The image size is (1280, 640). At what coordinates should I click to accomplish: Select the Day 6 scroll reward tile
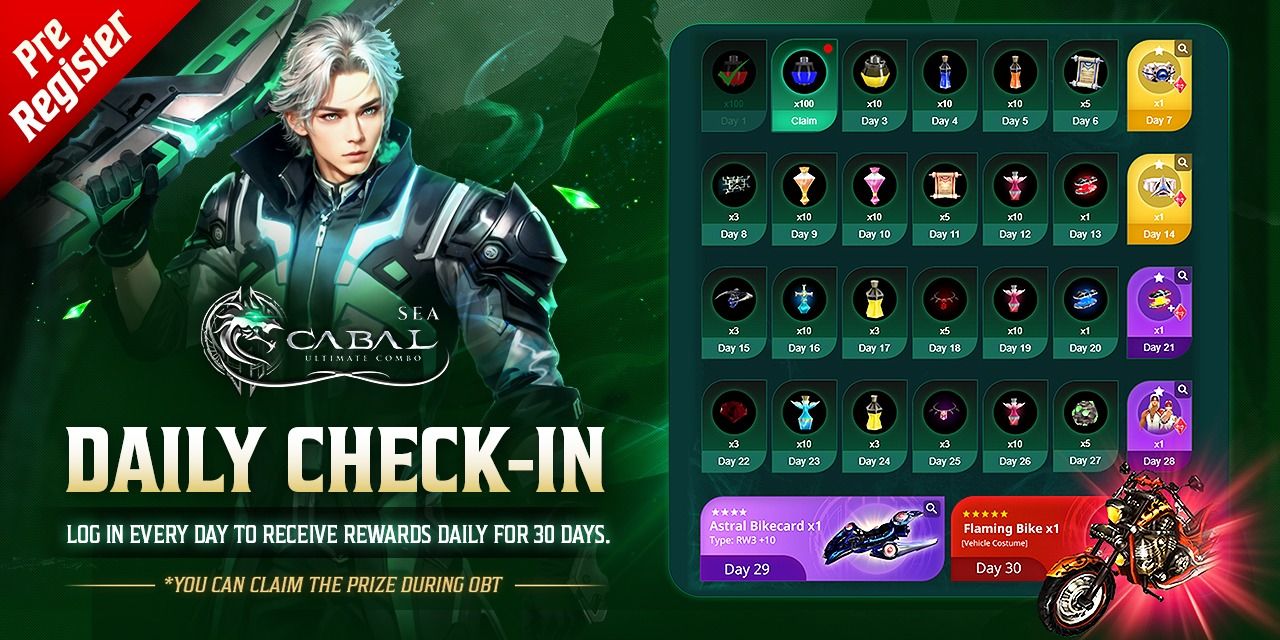[x=1085, y=85]
